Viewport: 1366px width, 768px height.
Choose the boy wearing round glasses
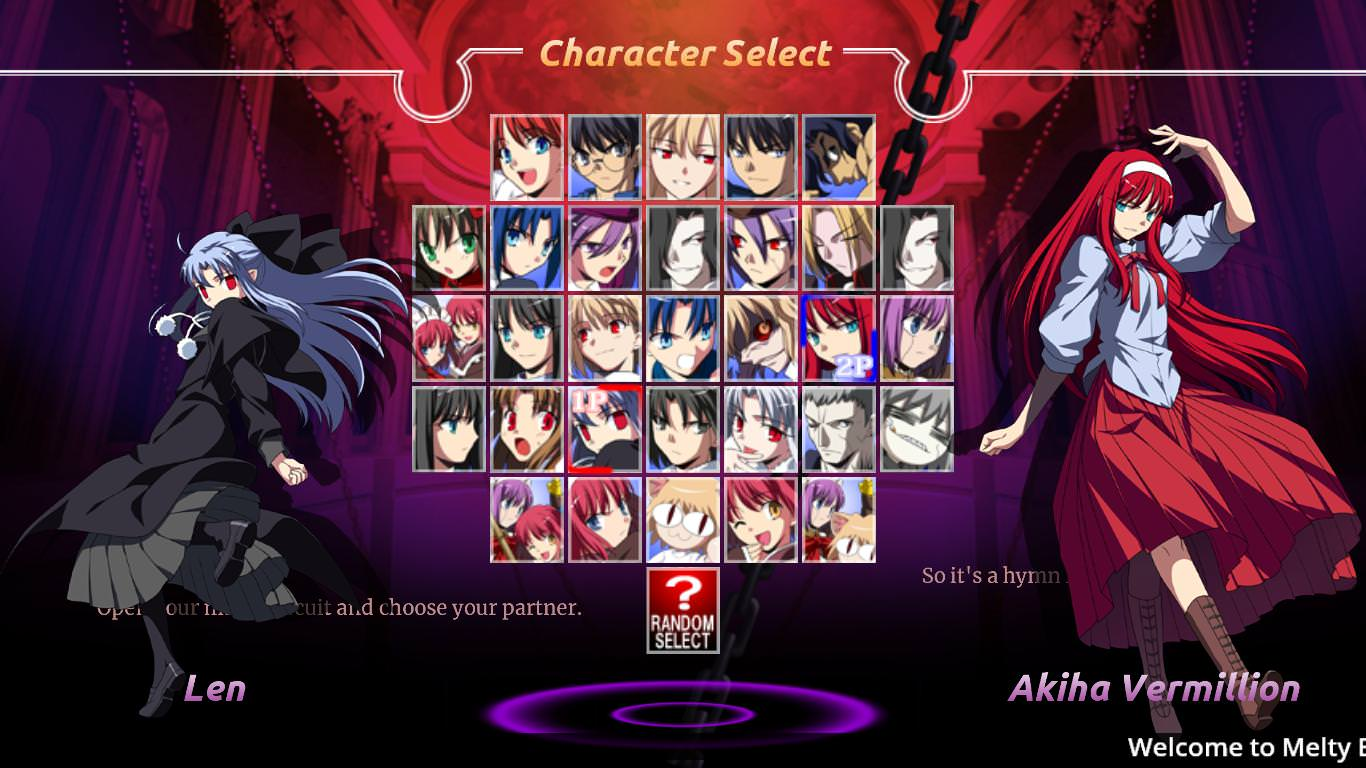pos(605,157)
